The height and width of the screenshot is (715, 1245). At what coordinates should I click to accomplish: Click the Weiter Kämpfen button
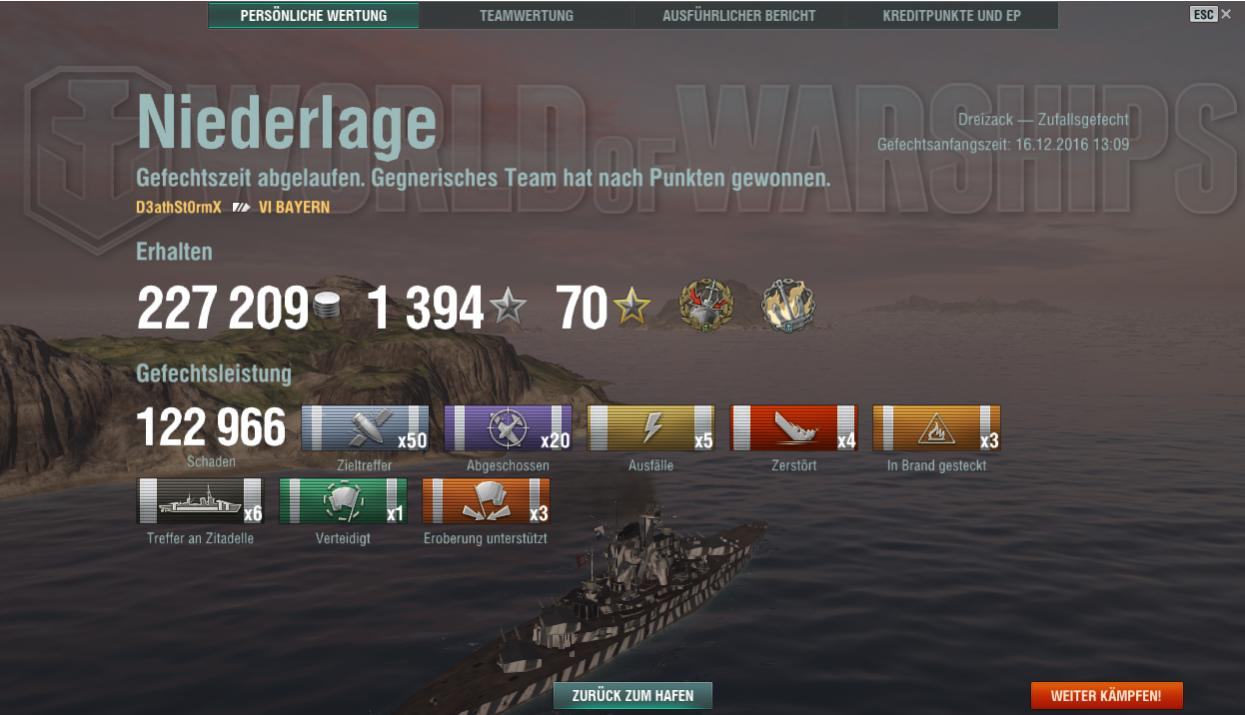tap(1106, 695)
